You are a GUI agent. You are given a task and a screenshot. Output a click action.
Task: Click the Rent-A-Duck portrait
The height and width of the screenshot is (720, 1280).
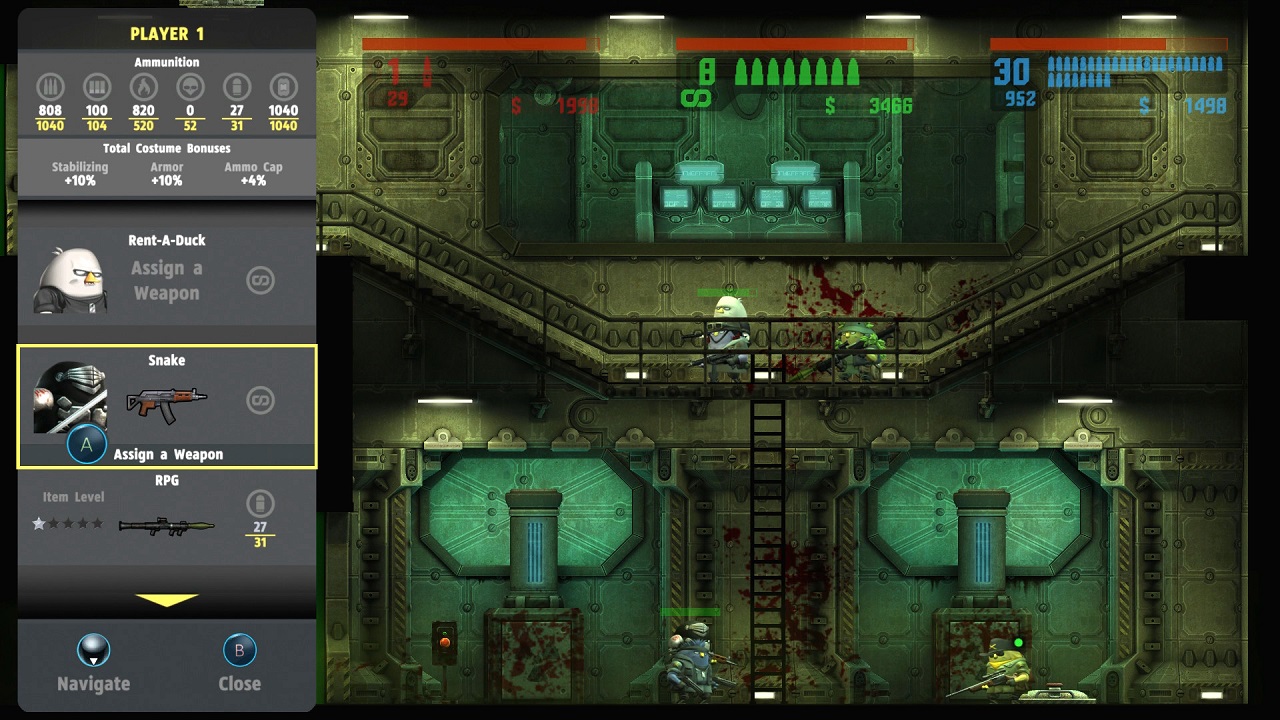70,280
